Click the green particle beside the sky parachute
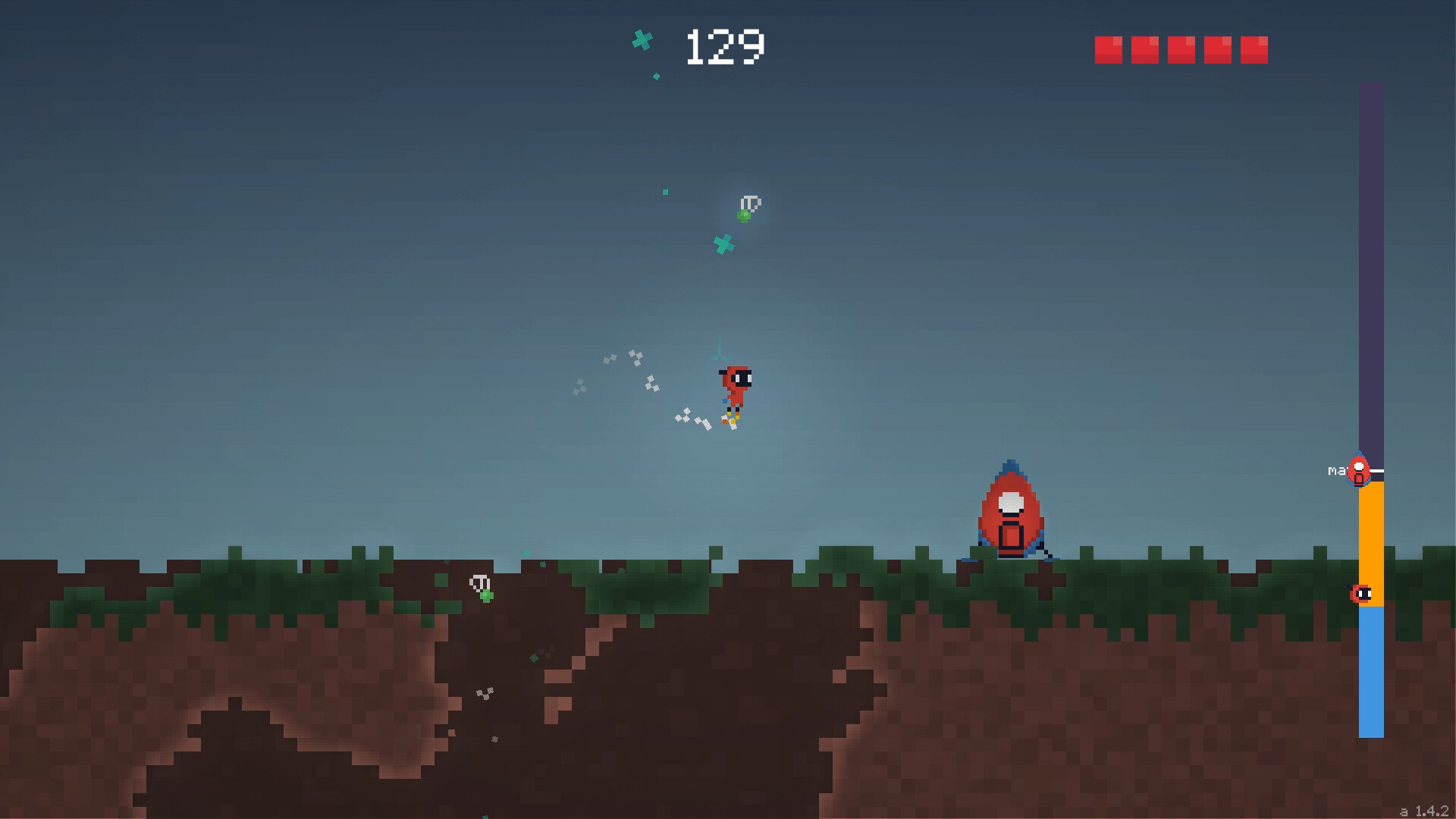 coord(744,215)
